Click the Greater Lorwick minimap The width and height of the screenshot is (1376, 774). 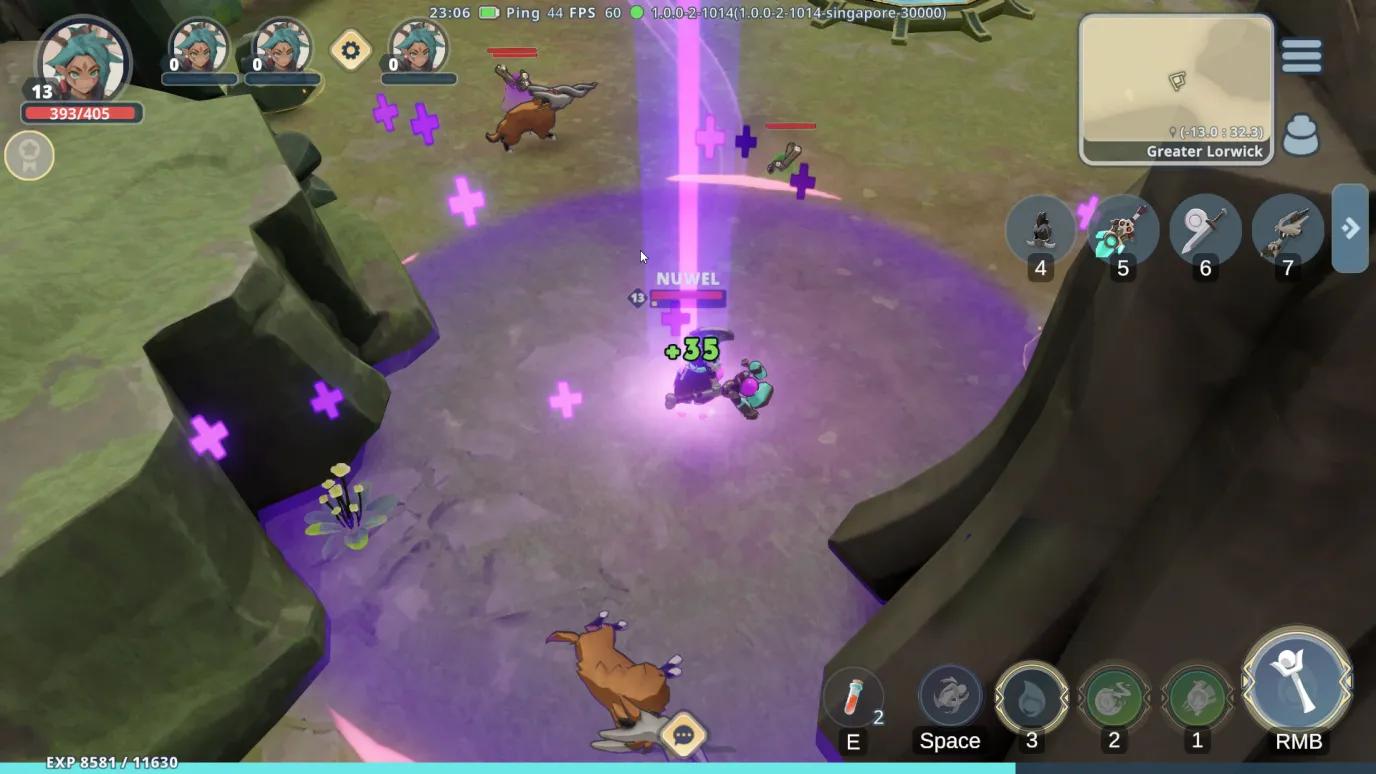1175,88
